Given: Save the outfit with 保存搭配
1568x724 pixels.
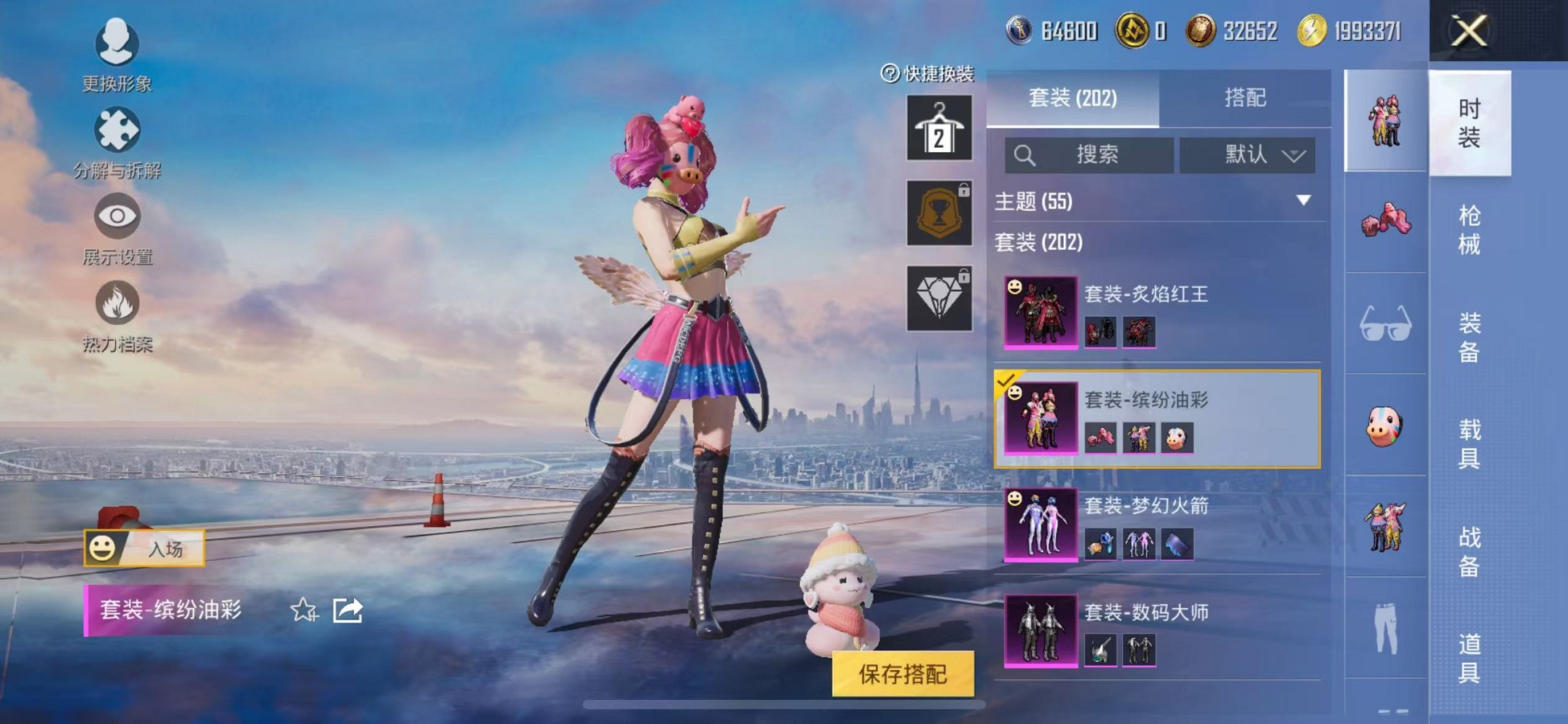Looking at the screenshot, I should 903,674.
